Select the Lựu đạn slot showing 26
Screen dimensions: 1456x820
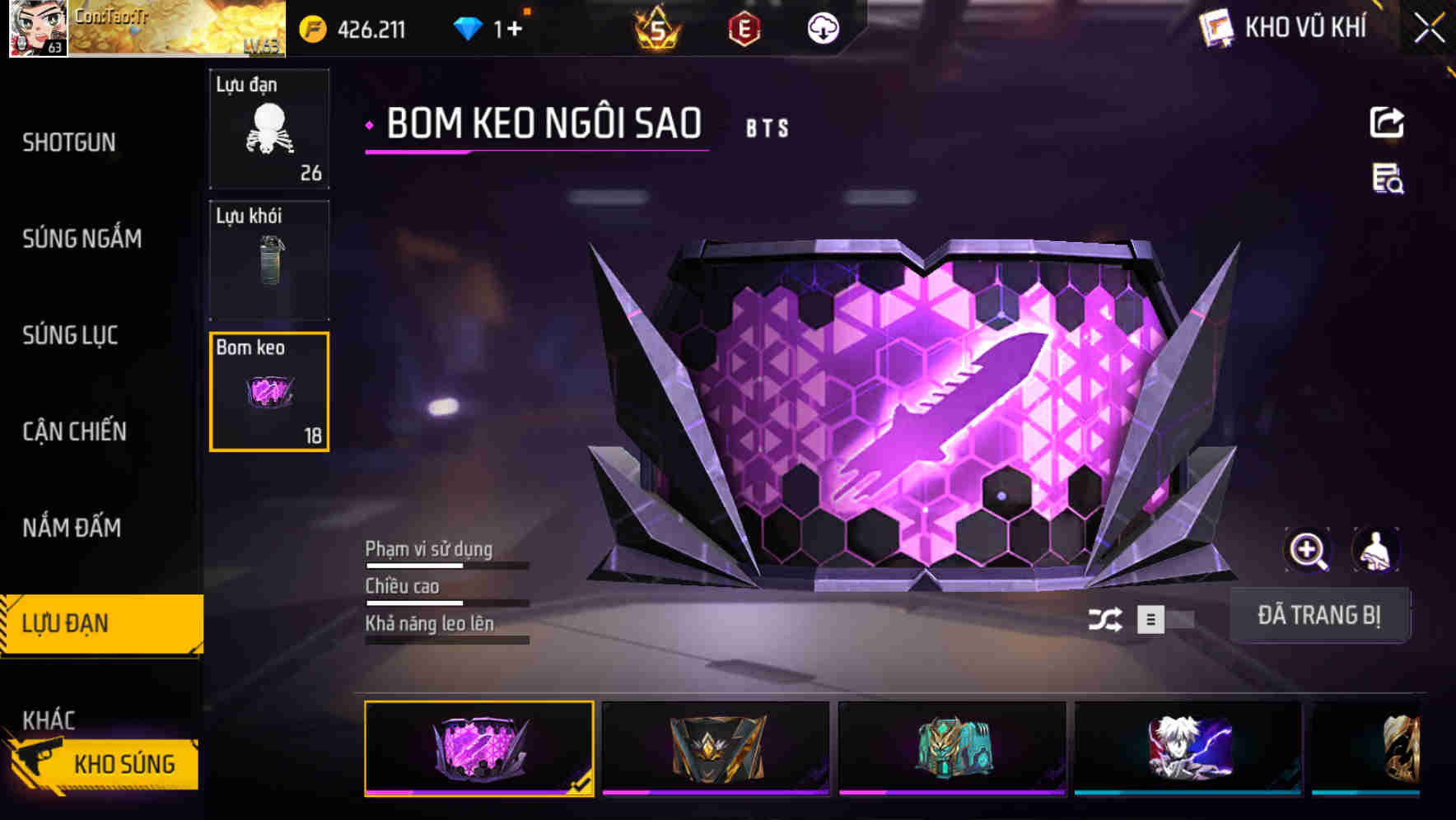pos(268,128)
